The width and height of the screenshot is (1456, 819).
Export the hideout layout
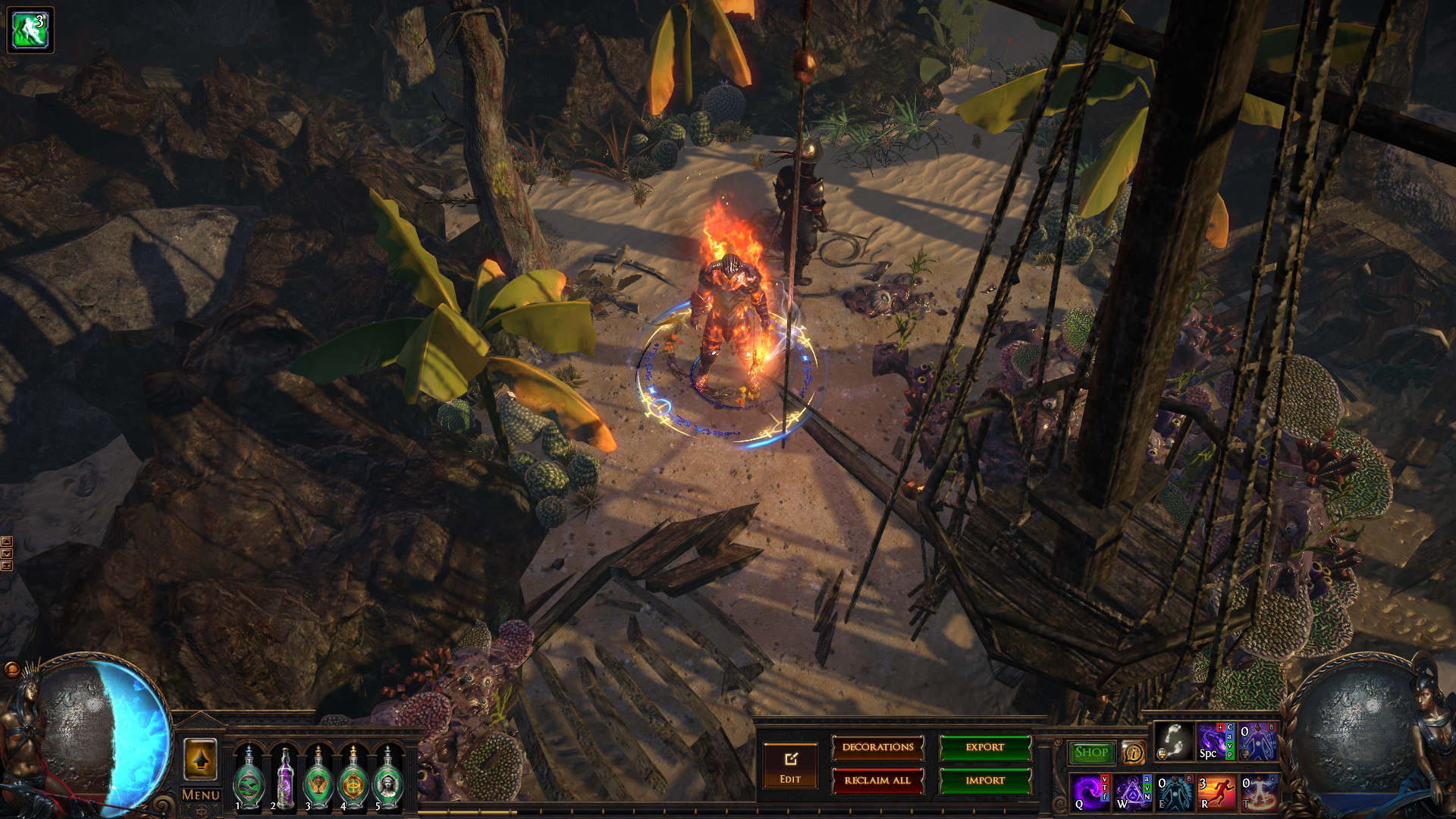pyautogui.click(x=985, y=748)
